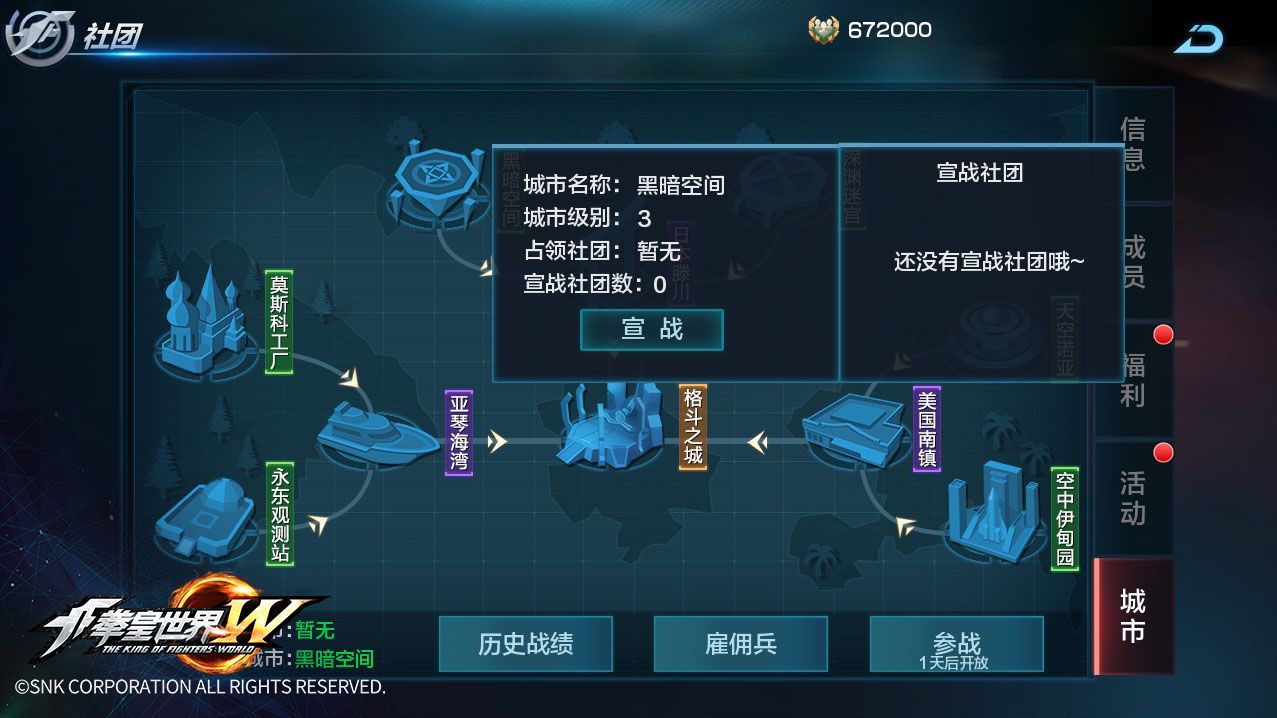Click the 参战 join battle button
The width and height of the screenshot is (1277, 718).
(x=956, y=644)
